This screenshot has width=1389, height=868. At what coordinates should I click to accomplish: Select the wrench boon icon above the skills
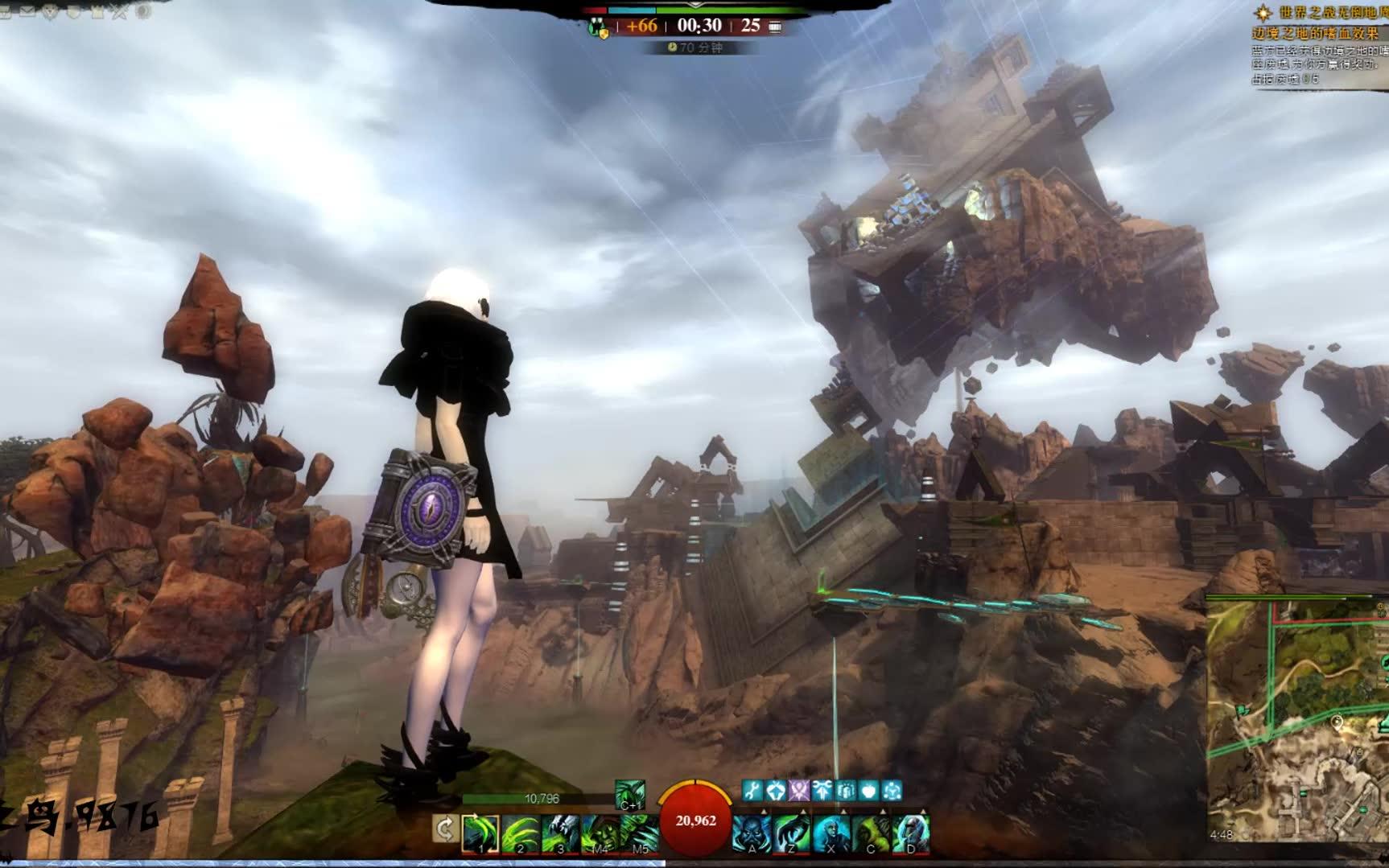tap(752, 791)
